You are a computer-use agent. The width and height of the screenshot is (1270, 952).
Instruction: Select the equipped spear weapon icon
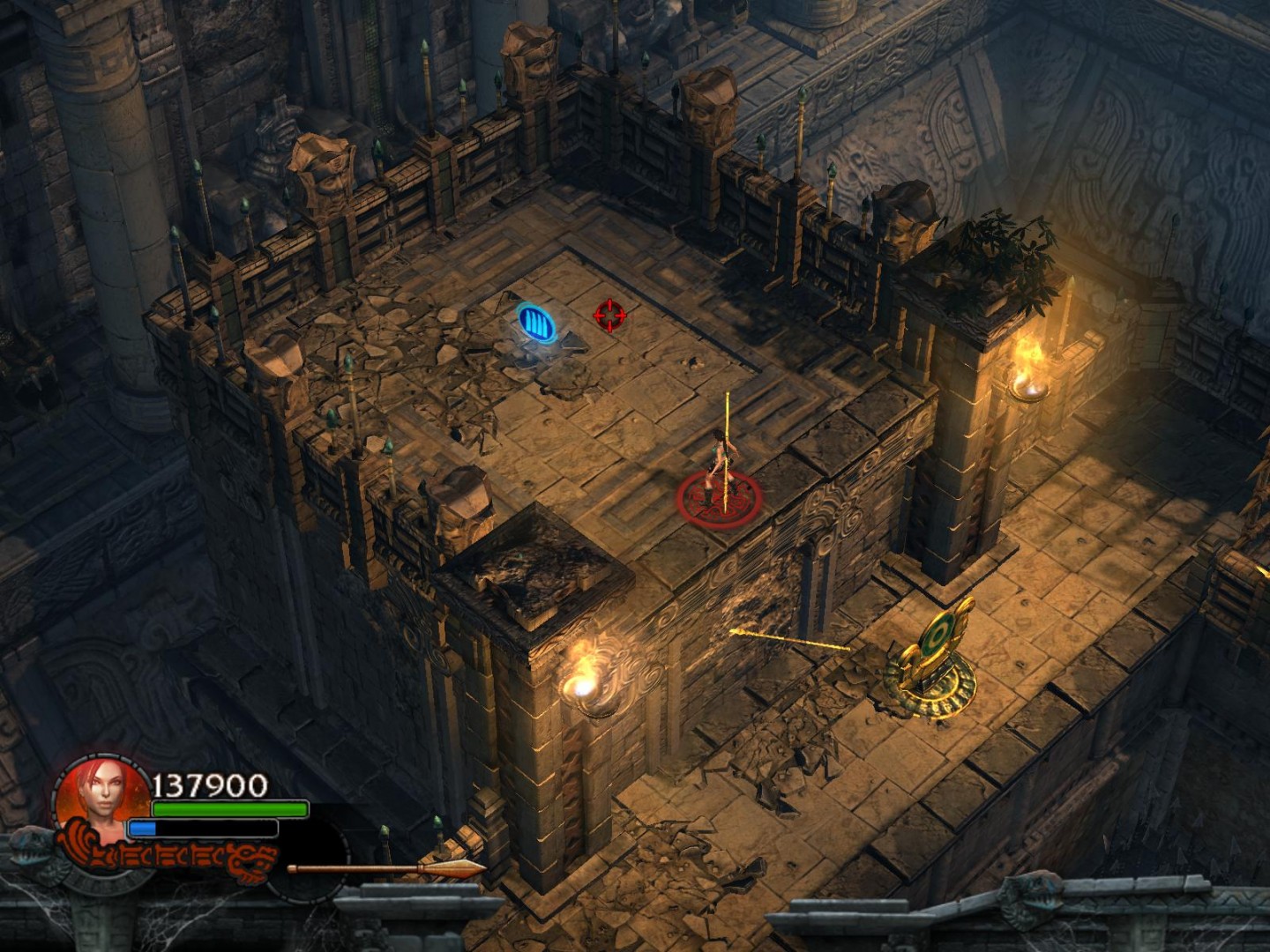[x=385, y=868]
